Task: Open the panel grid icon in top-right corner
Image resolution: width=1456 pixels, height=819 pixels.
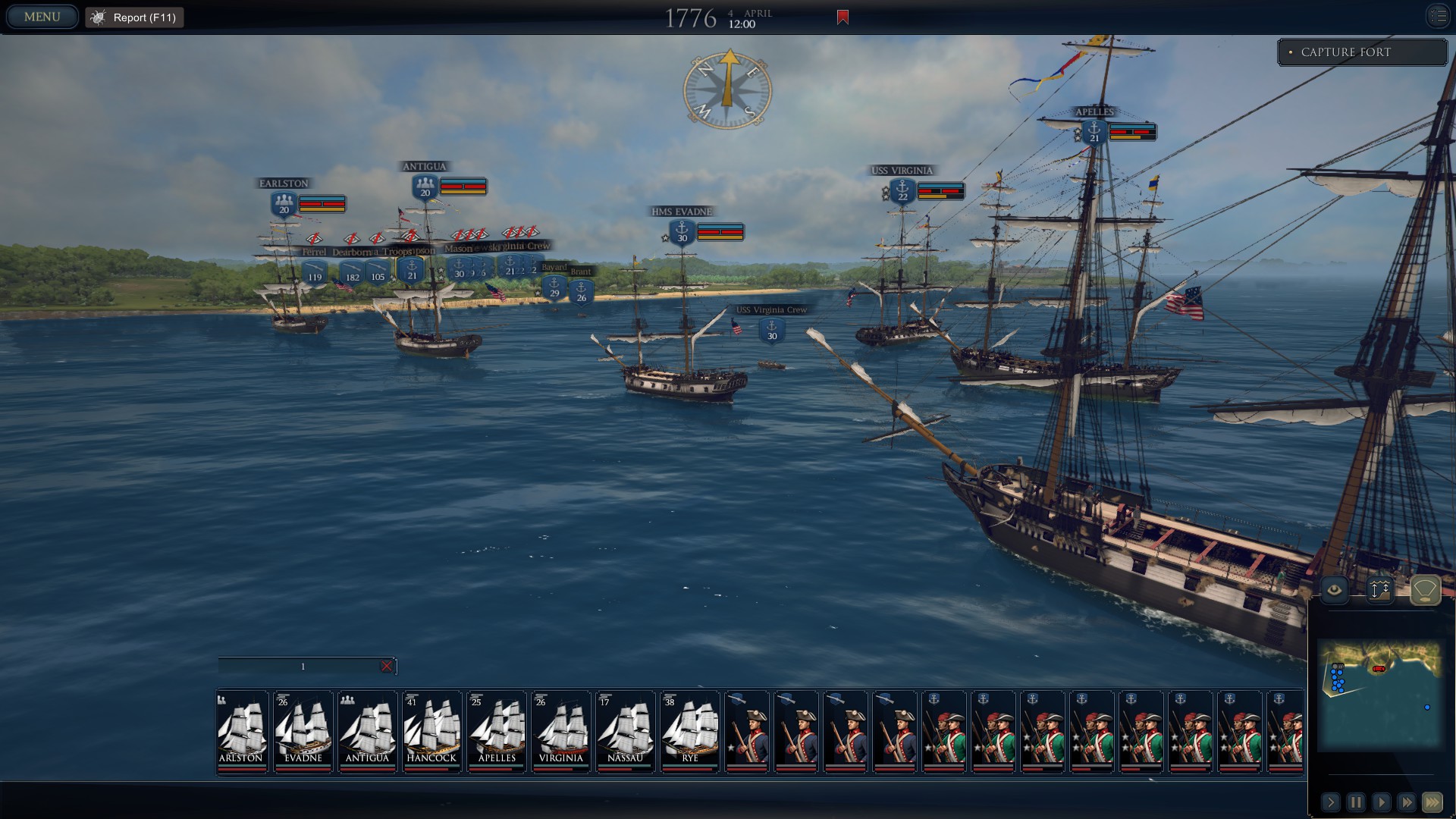Action: [1438, 15]
